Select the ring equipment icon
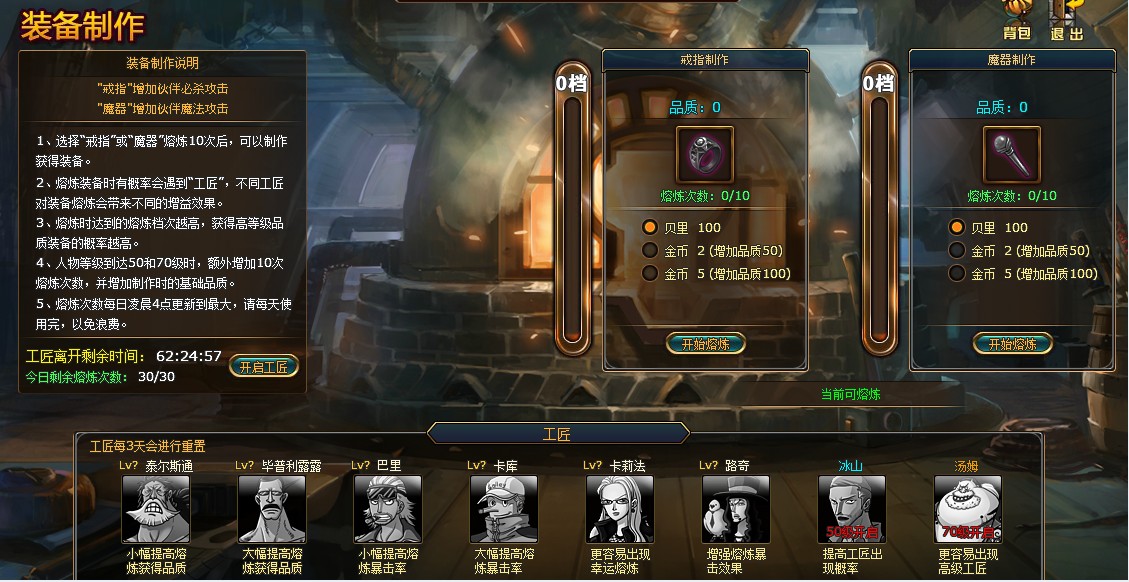 pos(705,155)
